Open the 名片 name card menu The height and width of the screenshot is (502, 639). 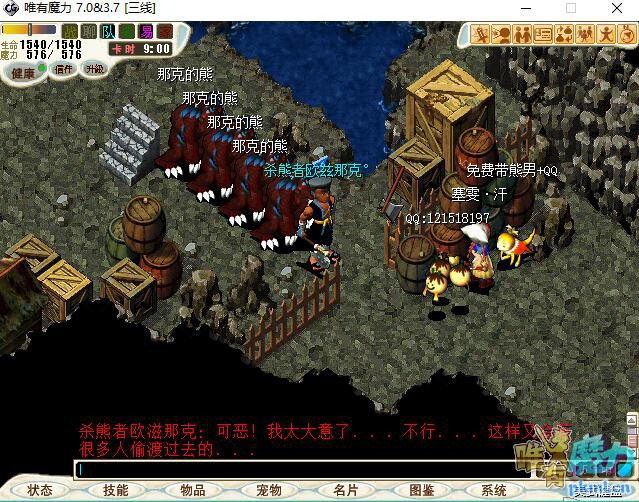tap(345, 490)
